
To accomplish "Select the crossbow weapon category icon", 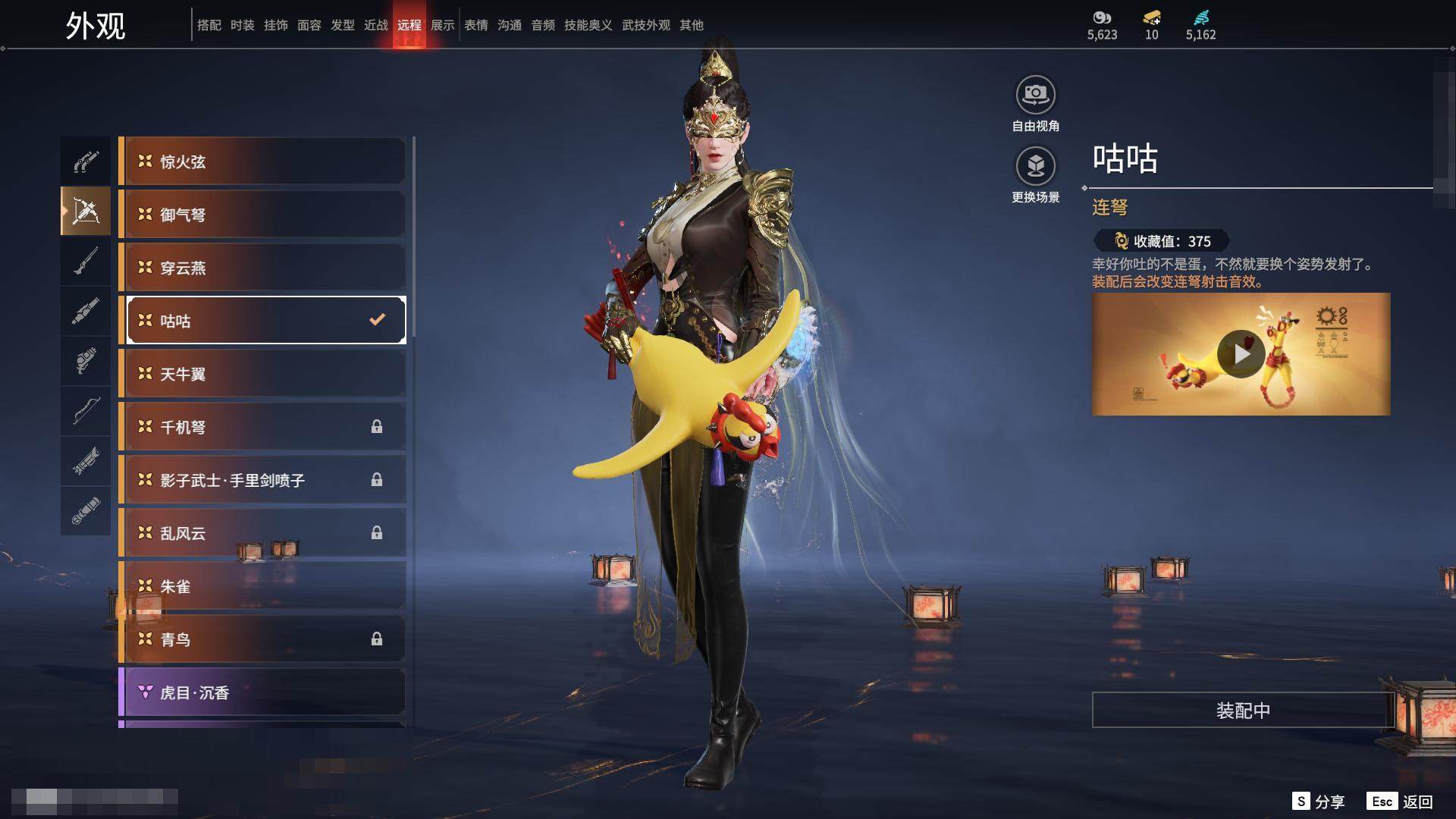I will pos(86,211).
